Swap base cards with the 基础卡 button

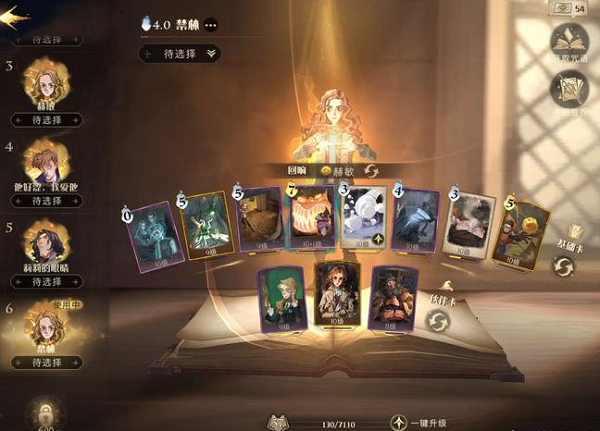tap(565, 266)
